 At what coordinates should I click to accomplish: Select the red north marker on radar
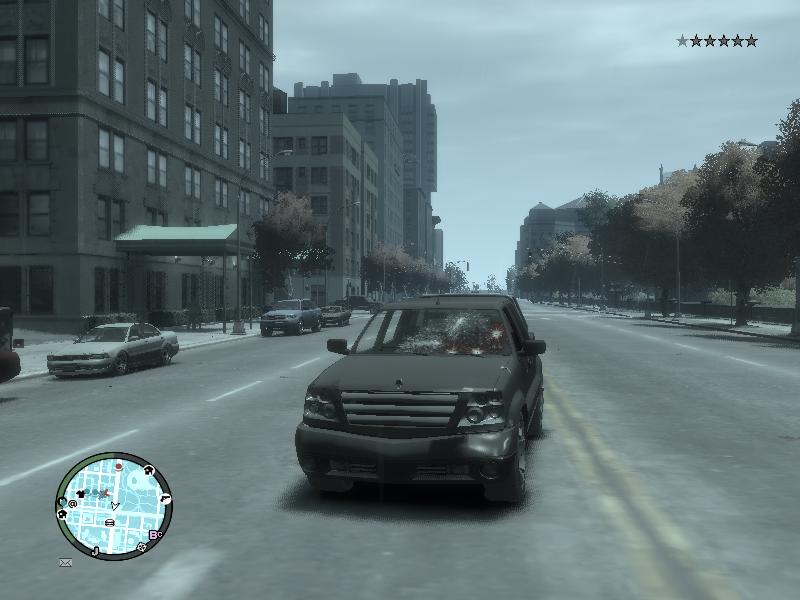point(119,466)
